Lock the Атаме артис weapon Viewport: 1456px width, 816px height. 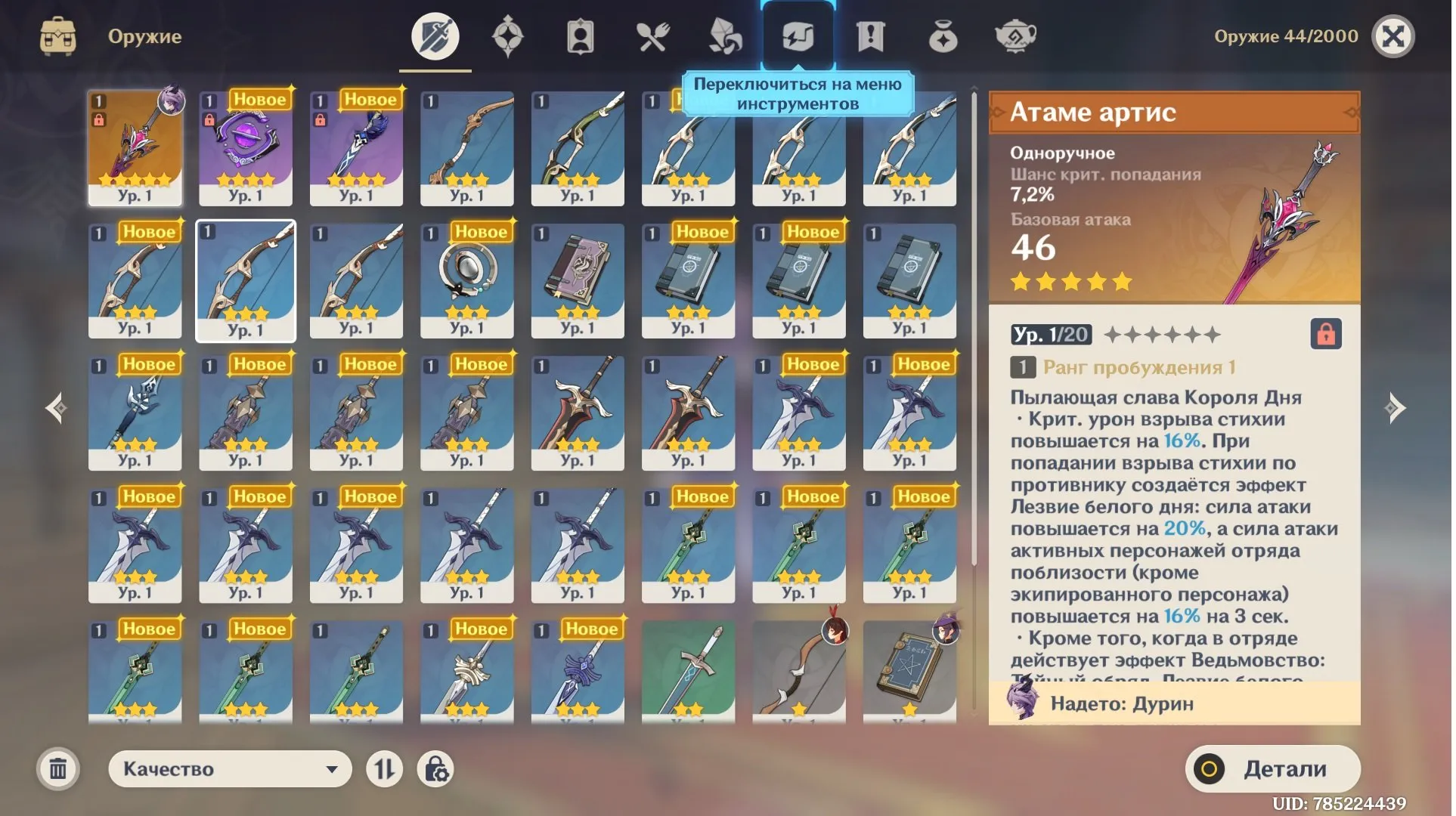1327,335
